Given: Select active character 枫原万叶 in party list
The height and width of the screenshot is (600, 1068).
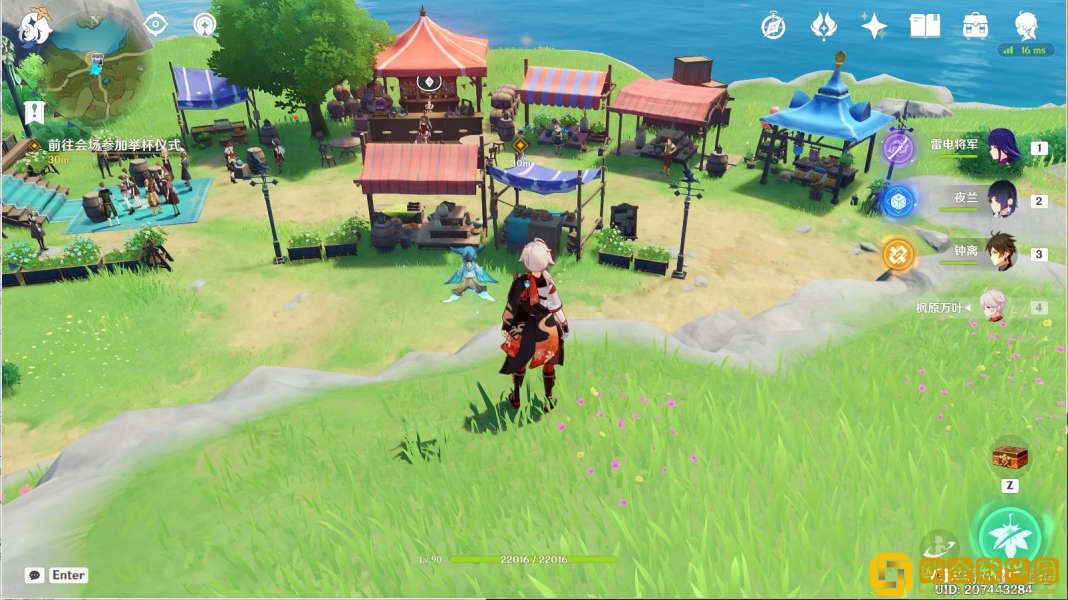Looking at the screenshot, I should [993, 306].
